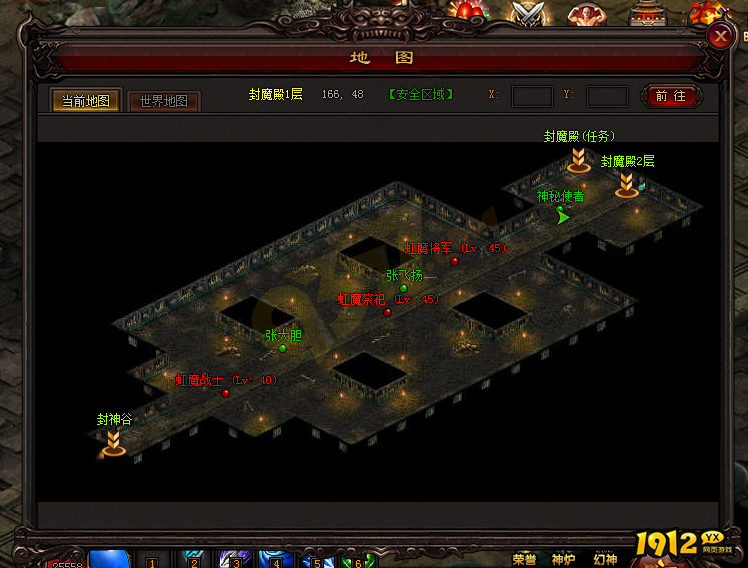Image resolution: width=748 pixels, height=568 pixels.
Task: Choose the 虹魔战士 Lv.40 monster marker
Action: click(x=226, y=393)
